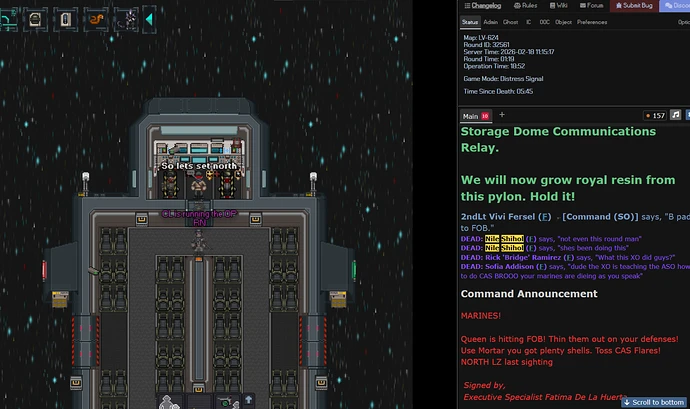
Task: Click the orange snake HUD icon
Action: (96, 18)
